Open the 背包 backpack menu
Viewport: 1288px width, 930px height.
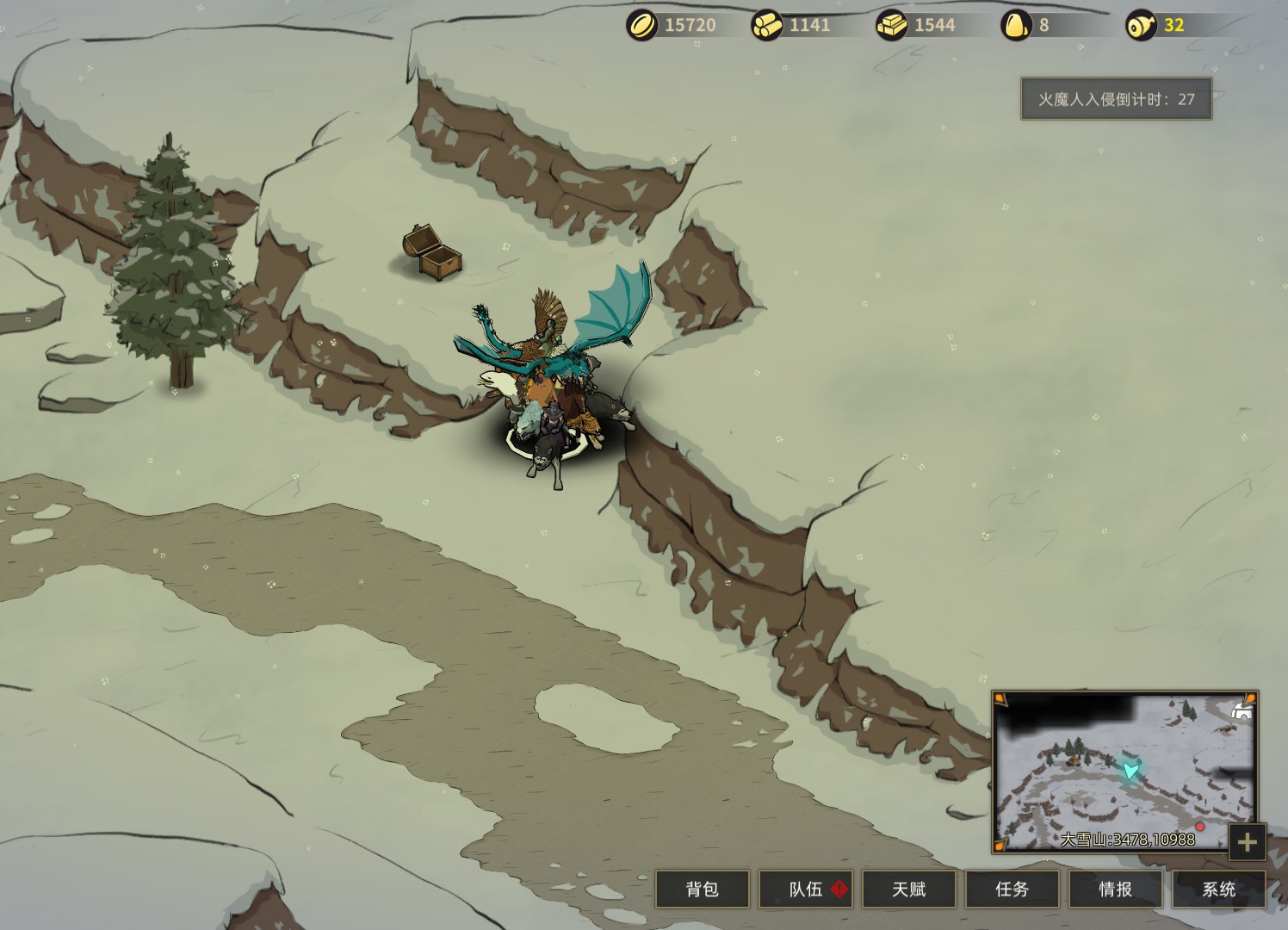702,889
